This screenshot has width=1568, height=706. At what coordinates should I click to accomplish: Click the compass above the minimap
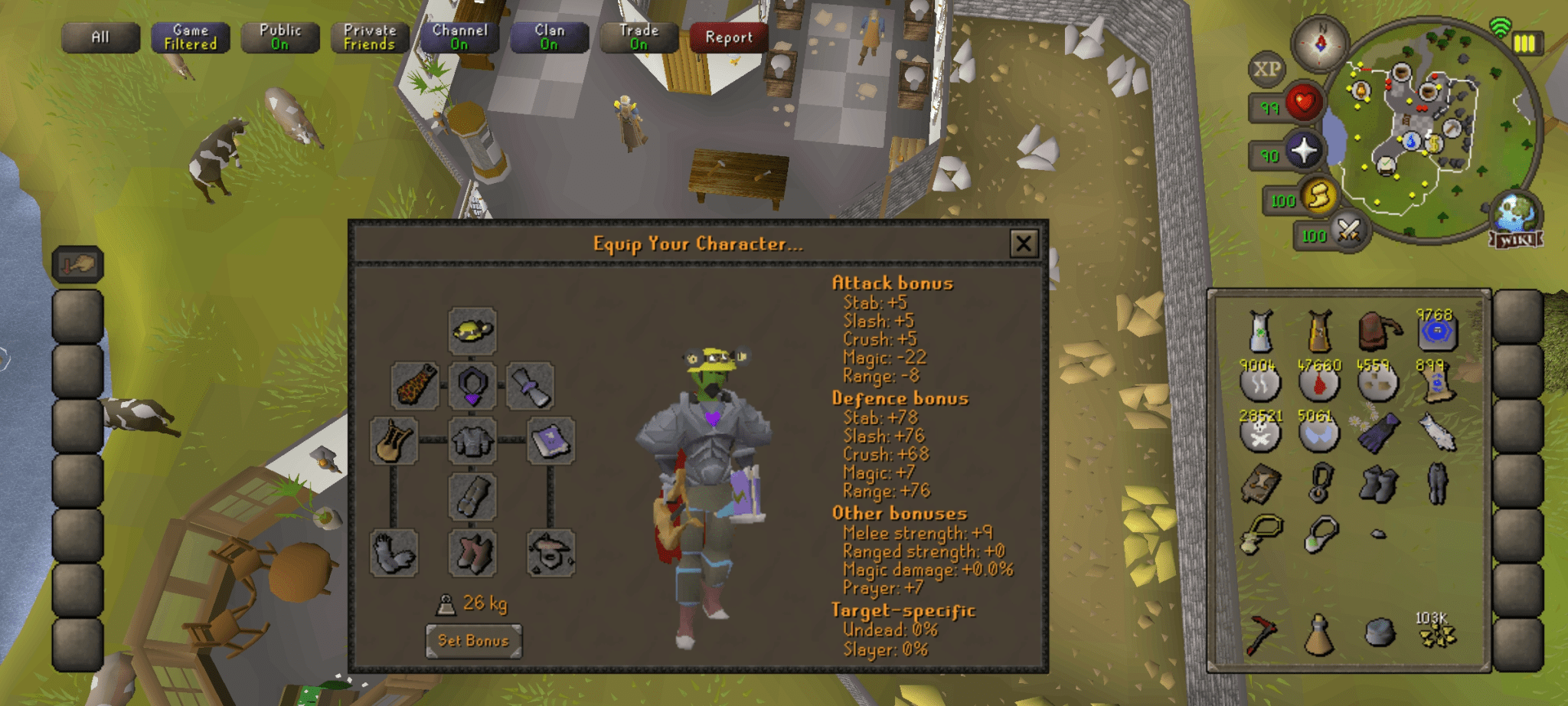click(x=1318, y=46)
